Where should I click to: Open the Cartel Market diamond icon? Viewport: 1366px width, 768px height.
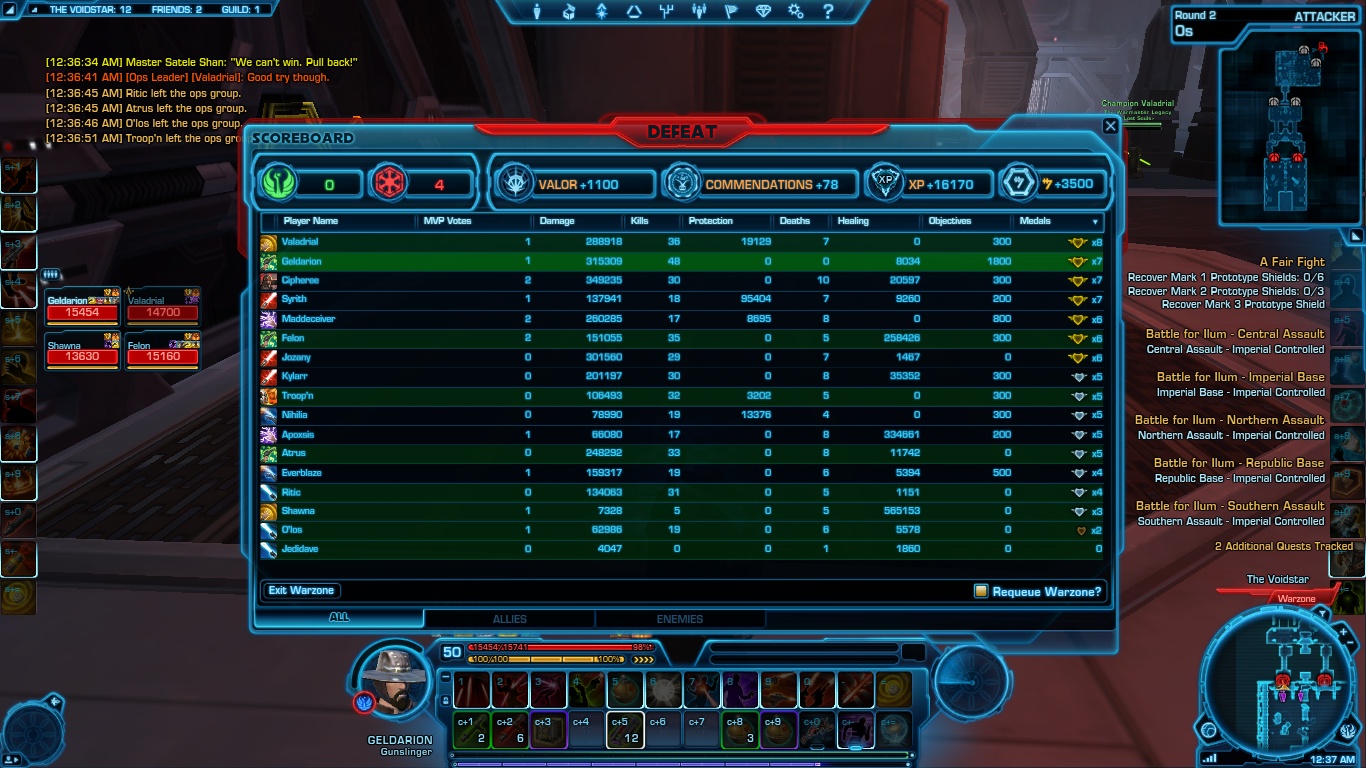pyautogui.click(x=763, y=12)
